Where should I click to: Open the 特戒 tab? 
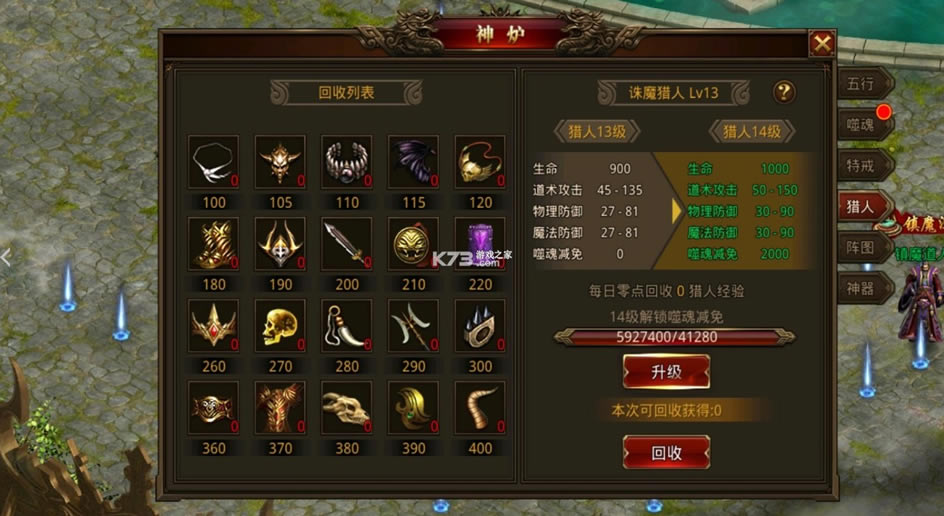click(860, 166)
